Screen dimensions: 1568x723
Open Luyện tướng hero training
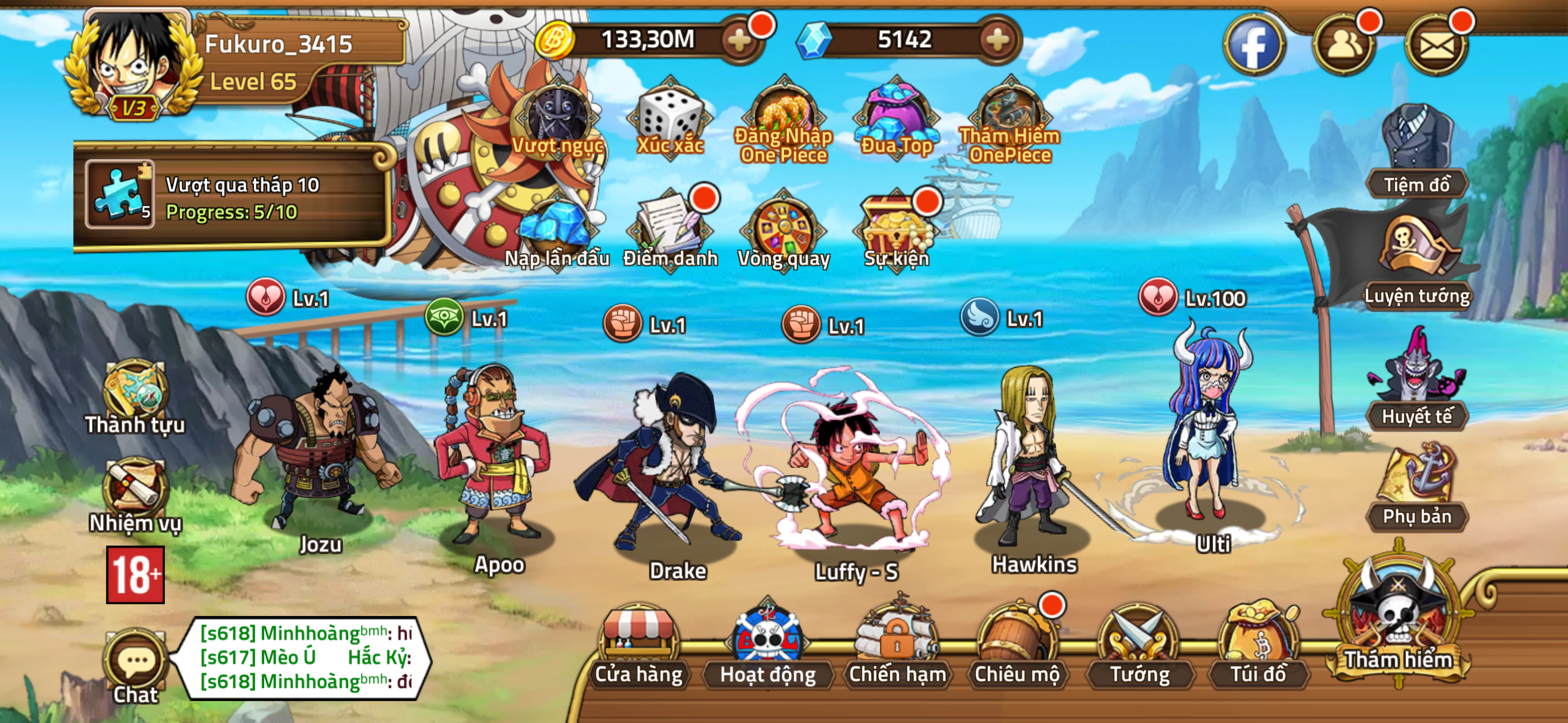[1418, 253]
